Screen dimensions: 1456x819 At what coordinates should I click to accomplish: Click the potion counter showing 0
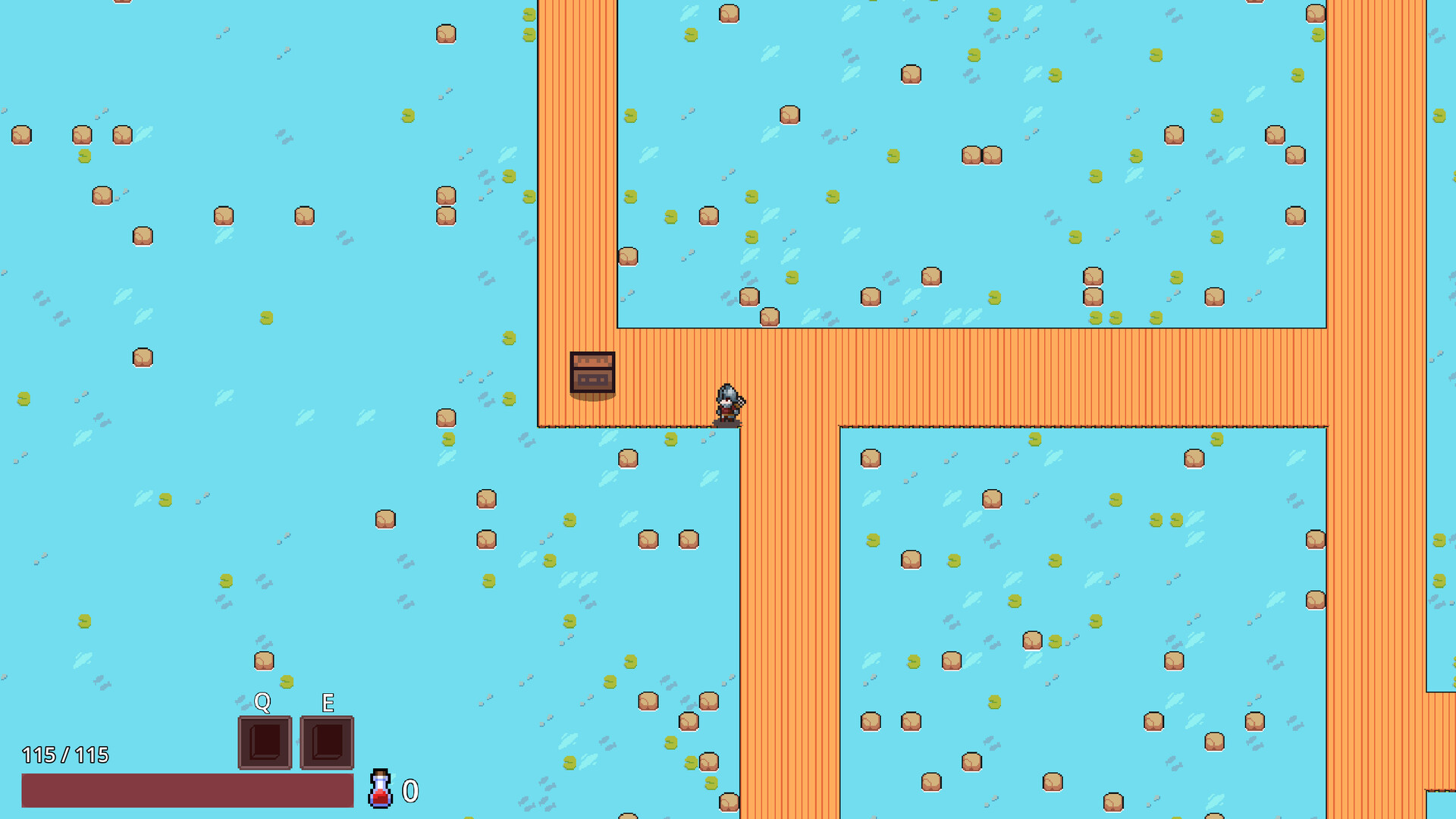pyautogui.click(x=410, y=792)
